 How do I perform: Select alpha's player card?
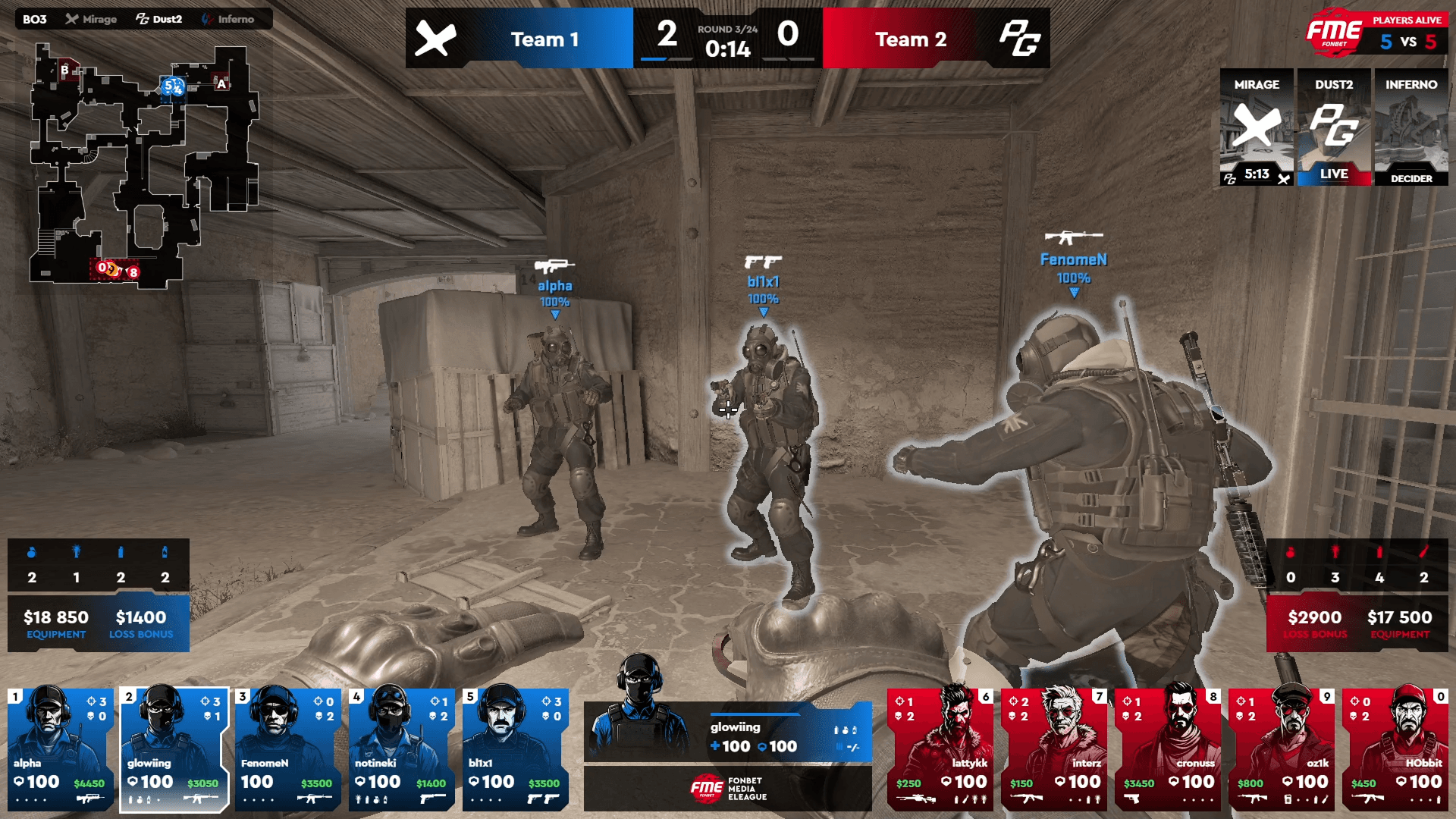click(x=61, y=749)
